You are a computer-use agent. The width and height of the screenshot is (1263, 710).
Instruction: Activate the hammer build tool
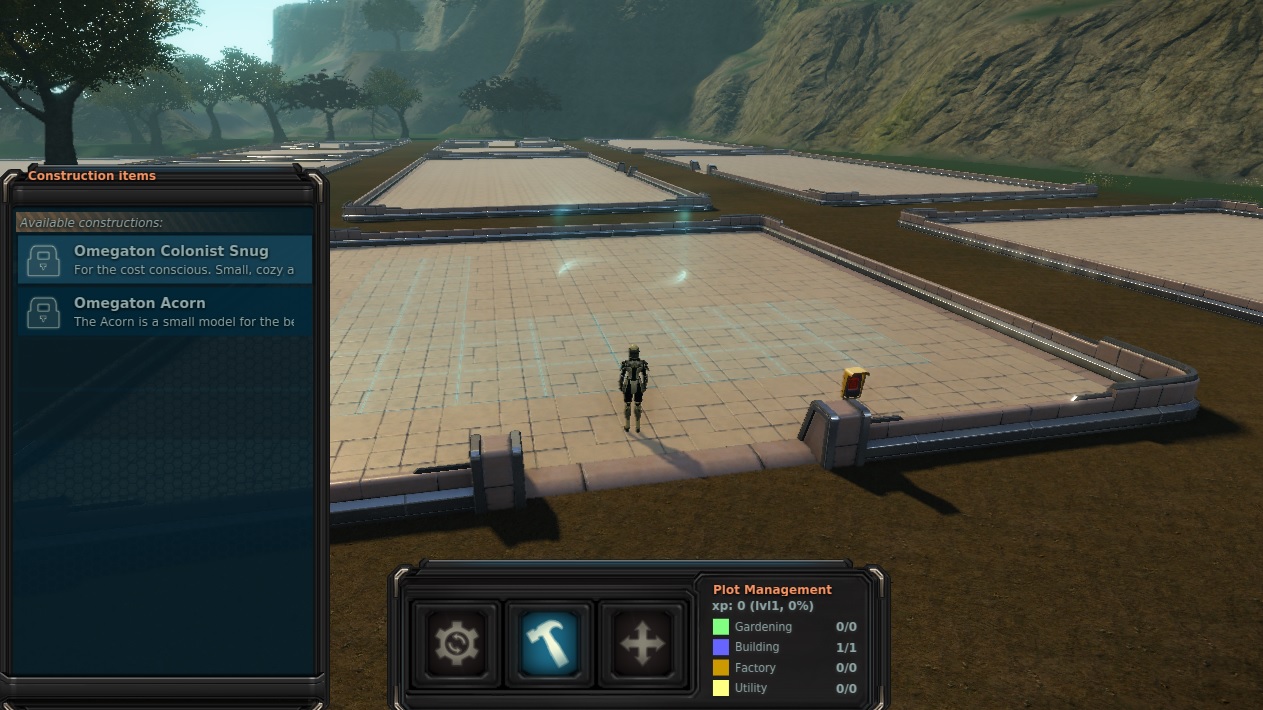(549, 642)
